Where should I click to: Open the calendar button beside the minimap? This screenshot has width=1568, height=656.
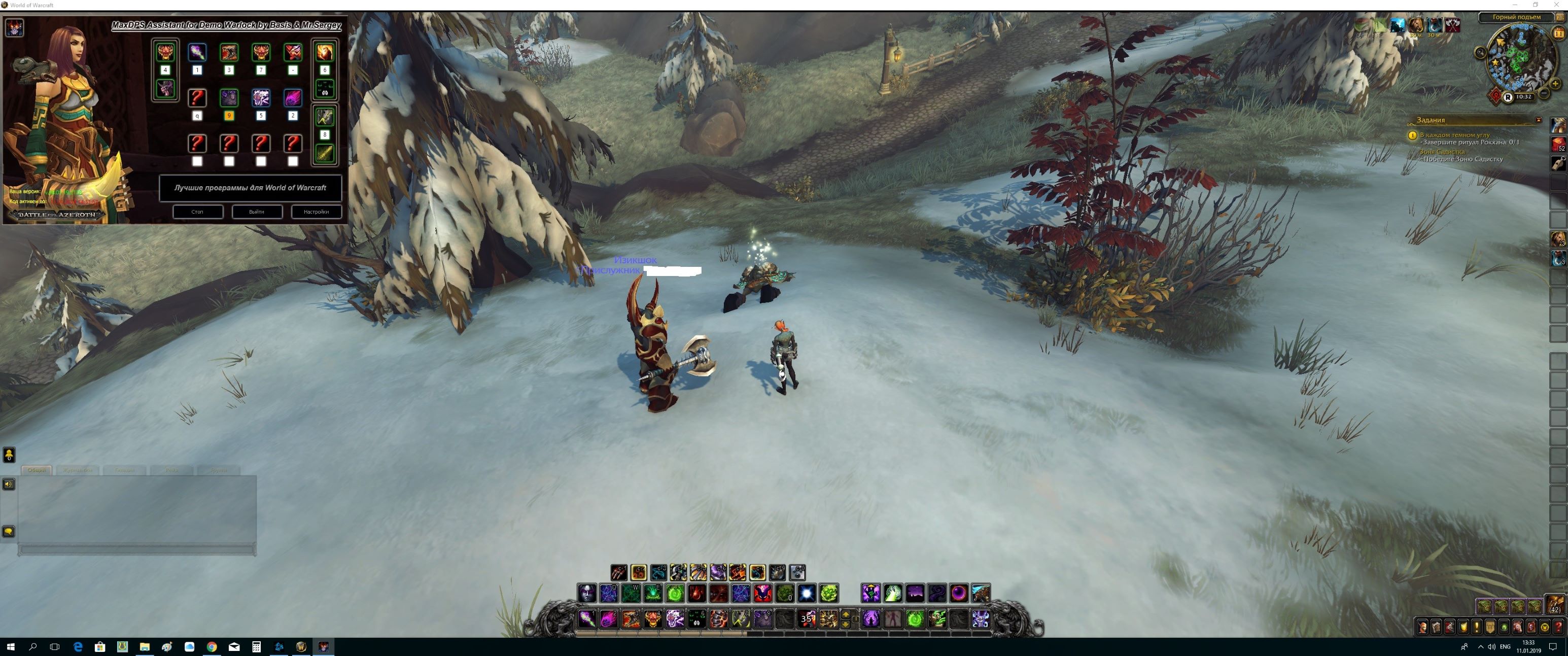point(1559,34)
